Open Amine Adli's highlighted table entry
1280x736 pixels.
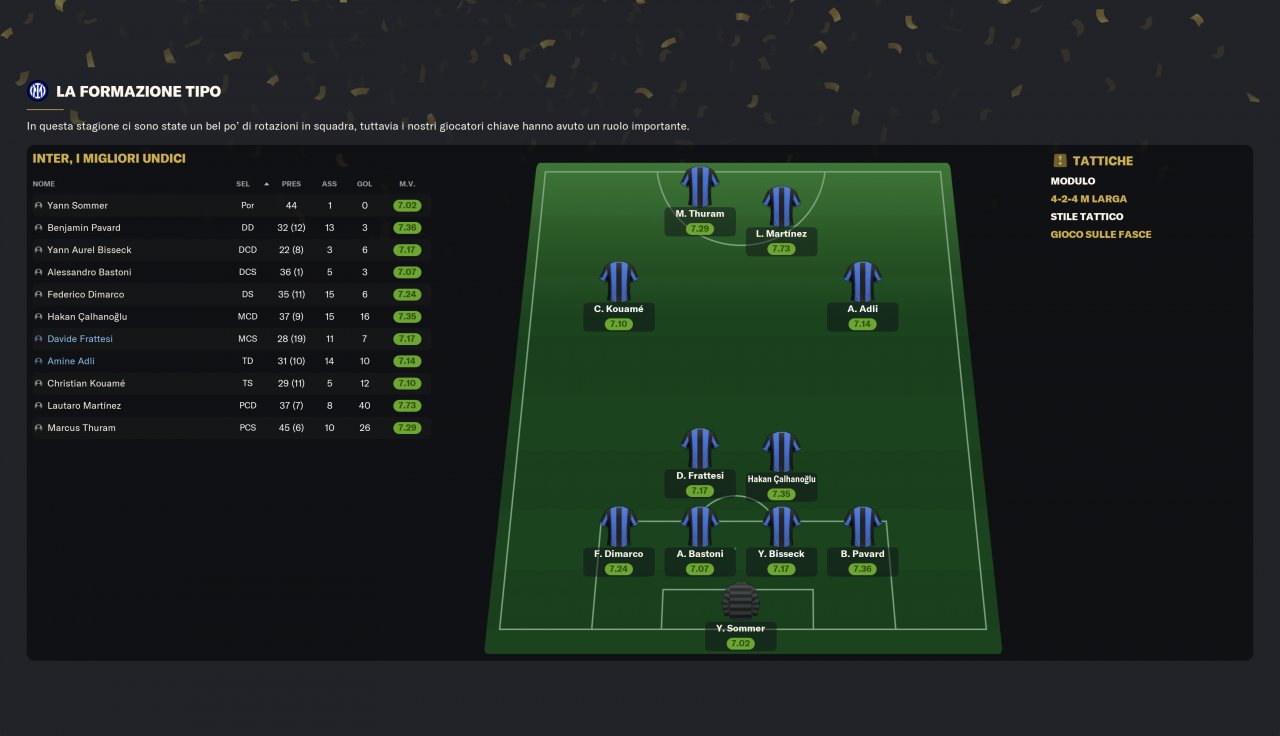pyautogui.click(x=70, y=361)
